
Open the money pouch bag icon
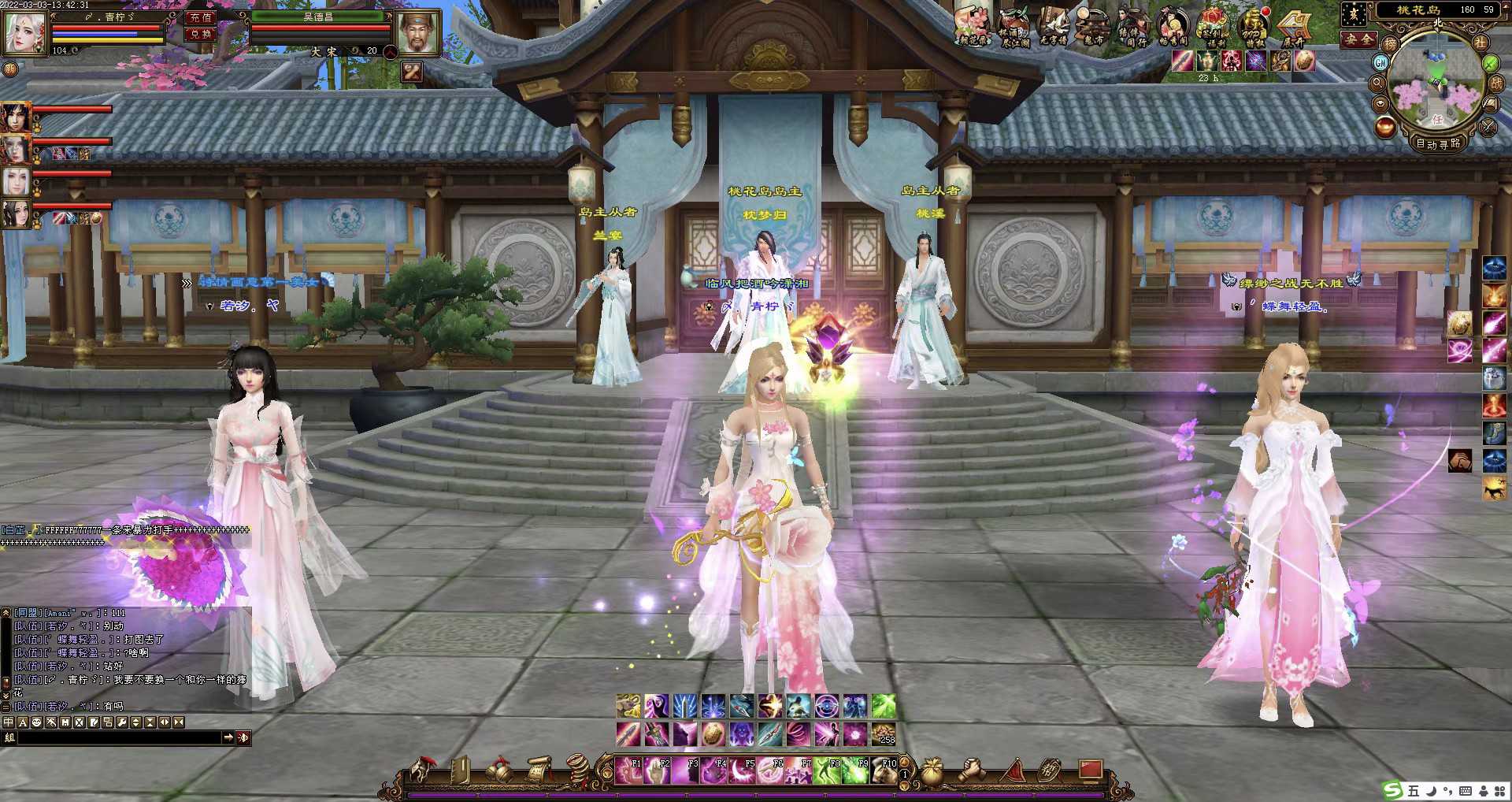point(932,770)
